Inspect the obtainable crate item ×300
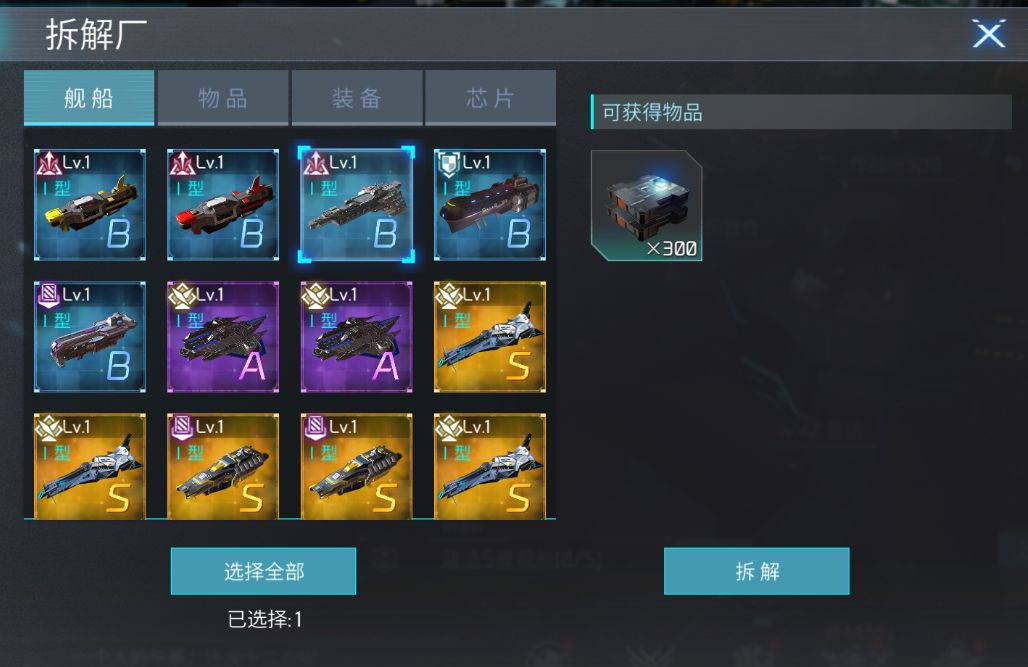Screen dimensions: 1028x667 point(646,206)
